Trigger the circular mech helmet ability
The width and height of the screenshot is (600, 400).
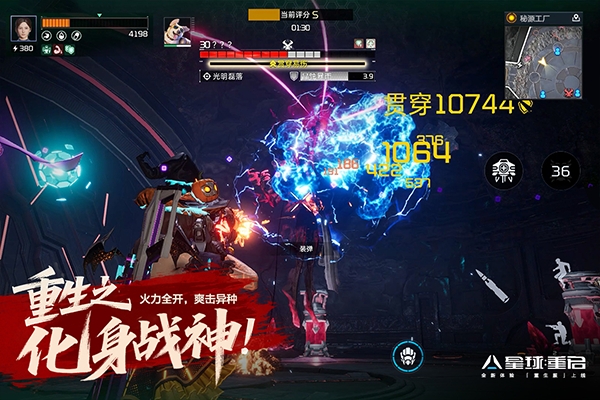click(x=407, y=357)
